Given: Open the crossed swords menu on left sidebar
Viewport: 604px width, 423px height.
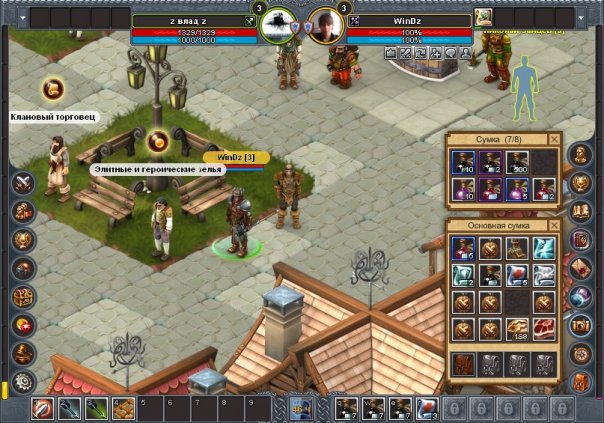Looking at the screenshot, I should 22,183.
